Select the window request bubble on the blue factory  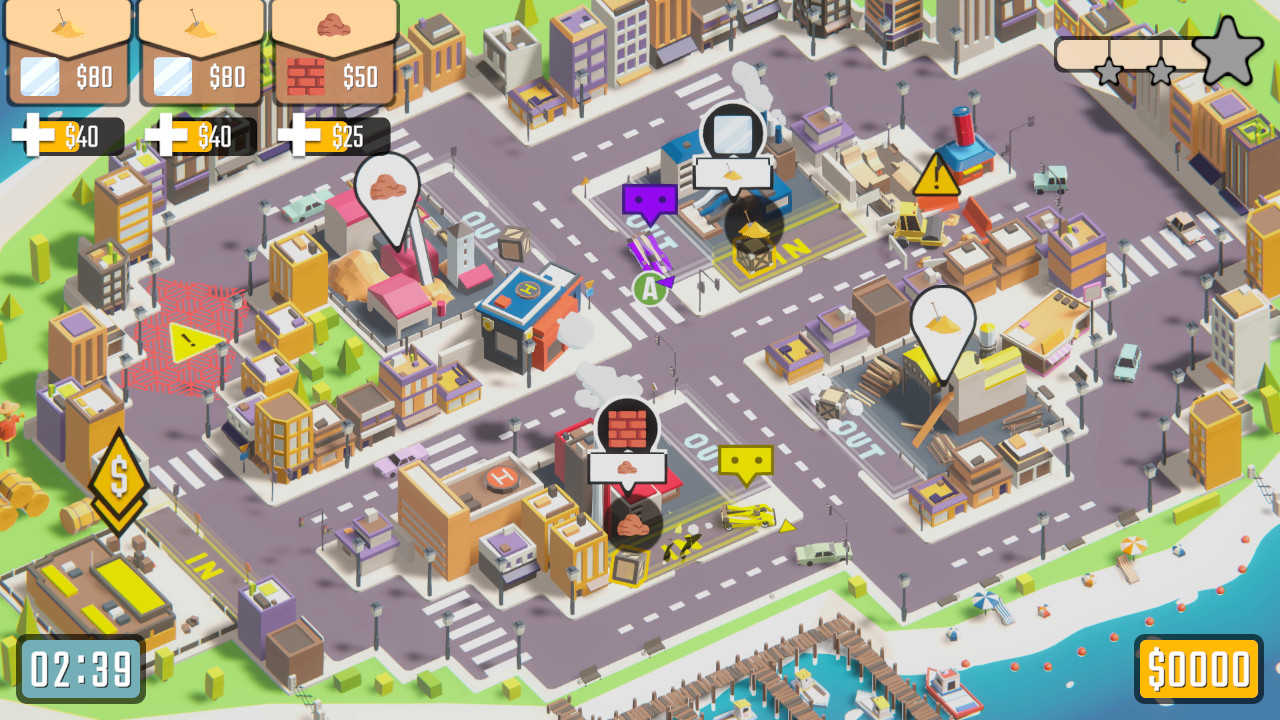(x=735, y=130)
